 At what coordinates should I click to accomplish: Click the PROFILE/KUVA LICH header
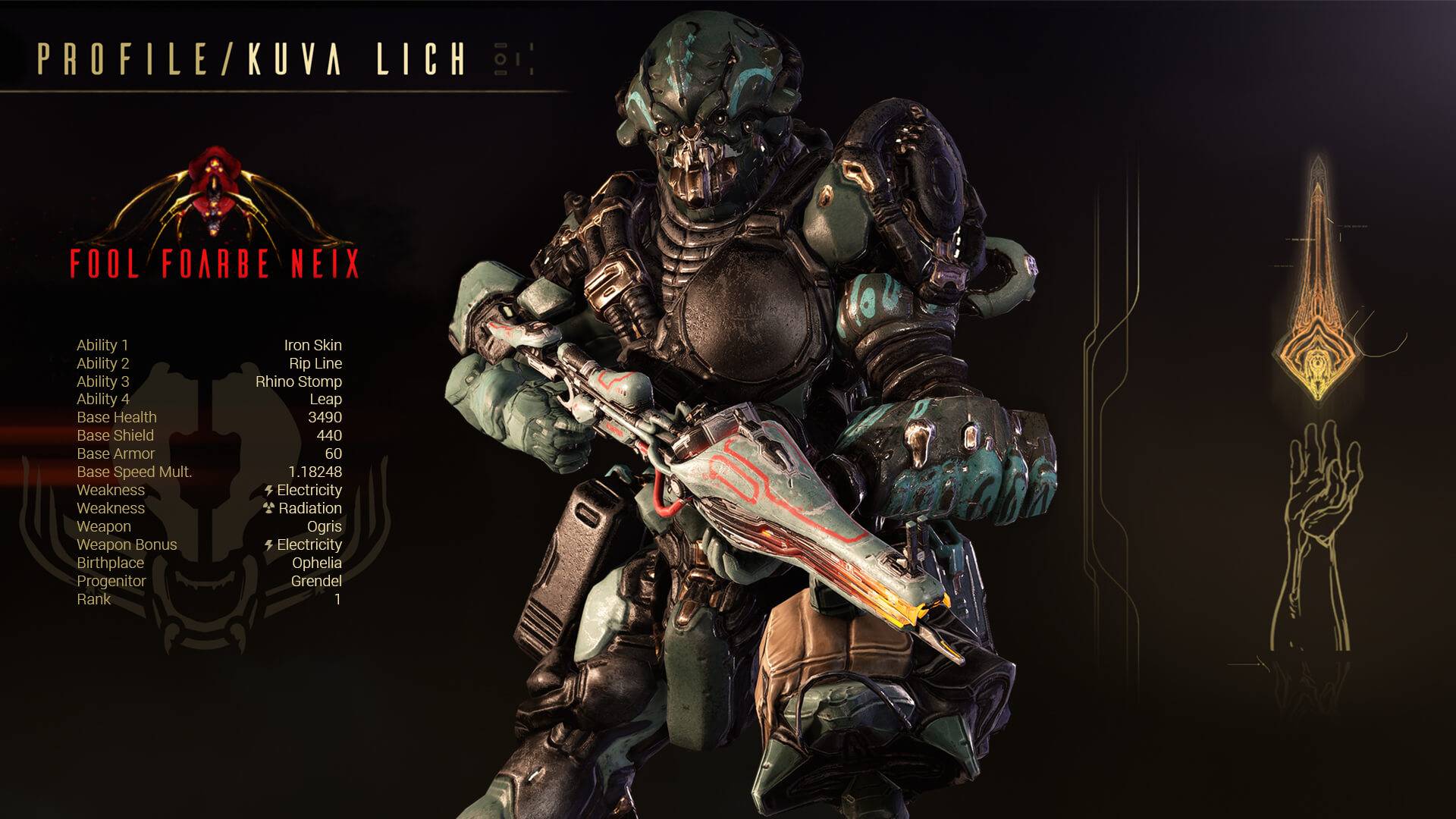250,57
